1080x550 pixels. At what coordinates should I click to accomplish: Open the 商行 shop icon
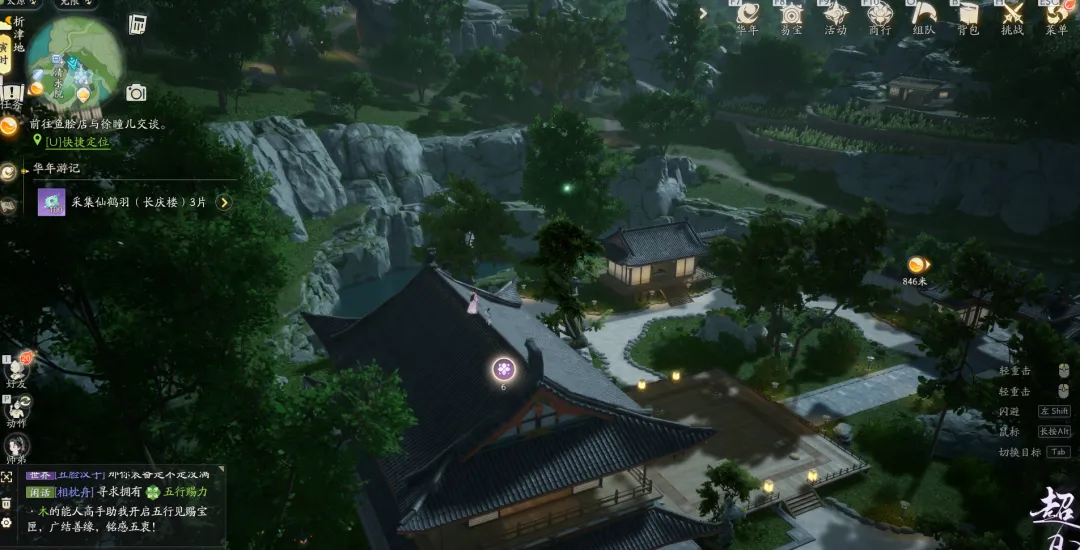(x=879, y=15)
